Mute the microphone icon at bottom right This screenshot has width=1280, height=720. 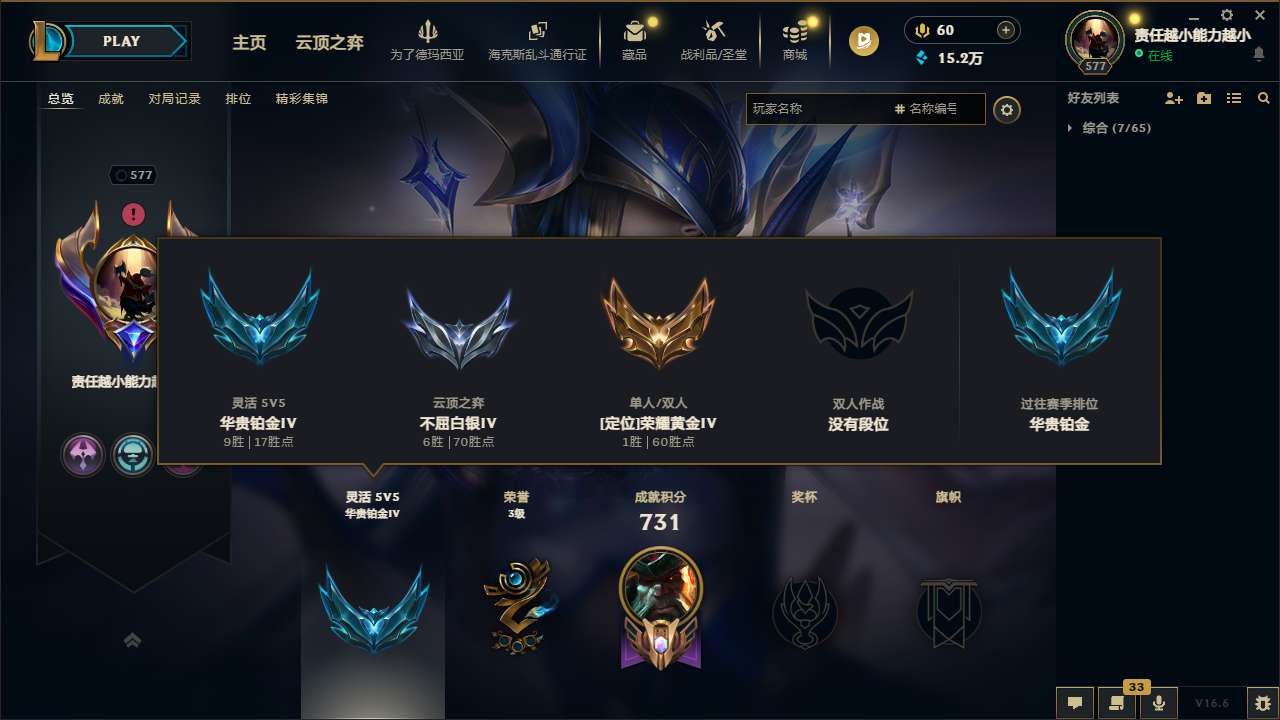pyautogui.click(x=1159, y=703)
